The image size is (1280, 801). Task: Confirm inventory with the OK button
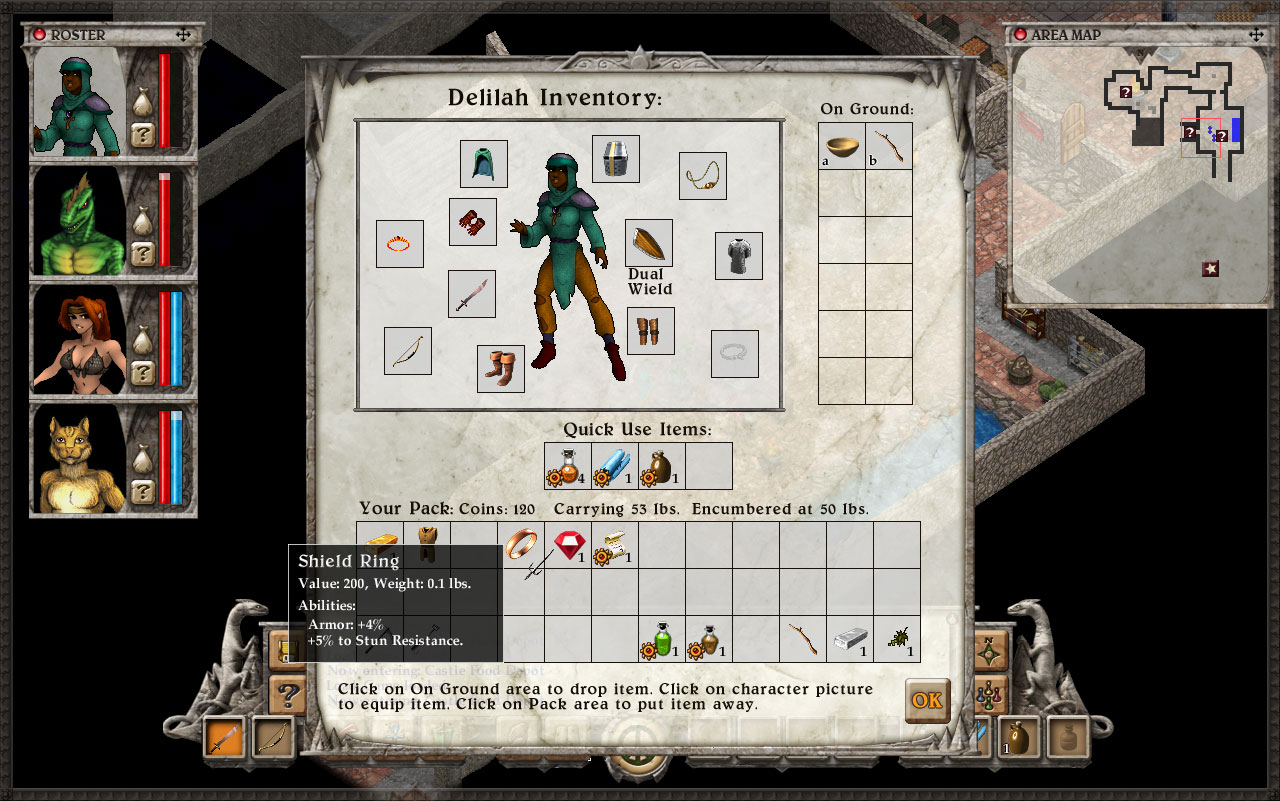click(x=927, y=700)
